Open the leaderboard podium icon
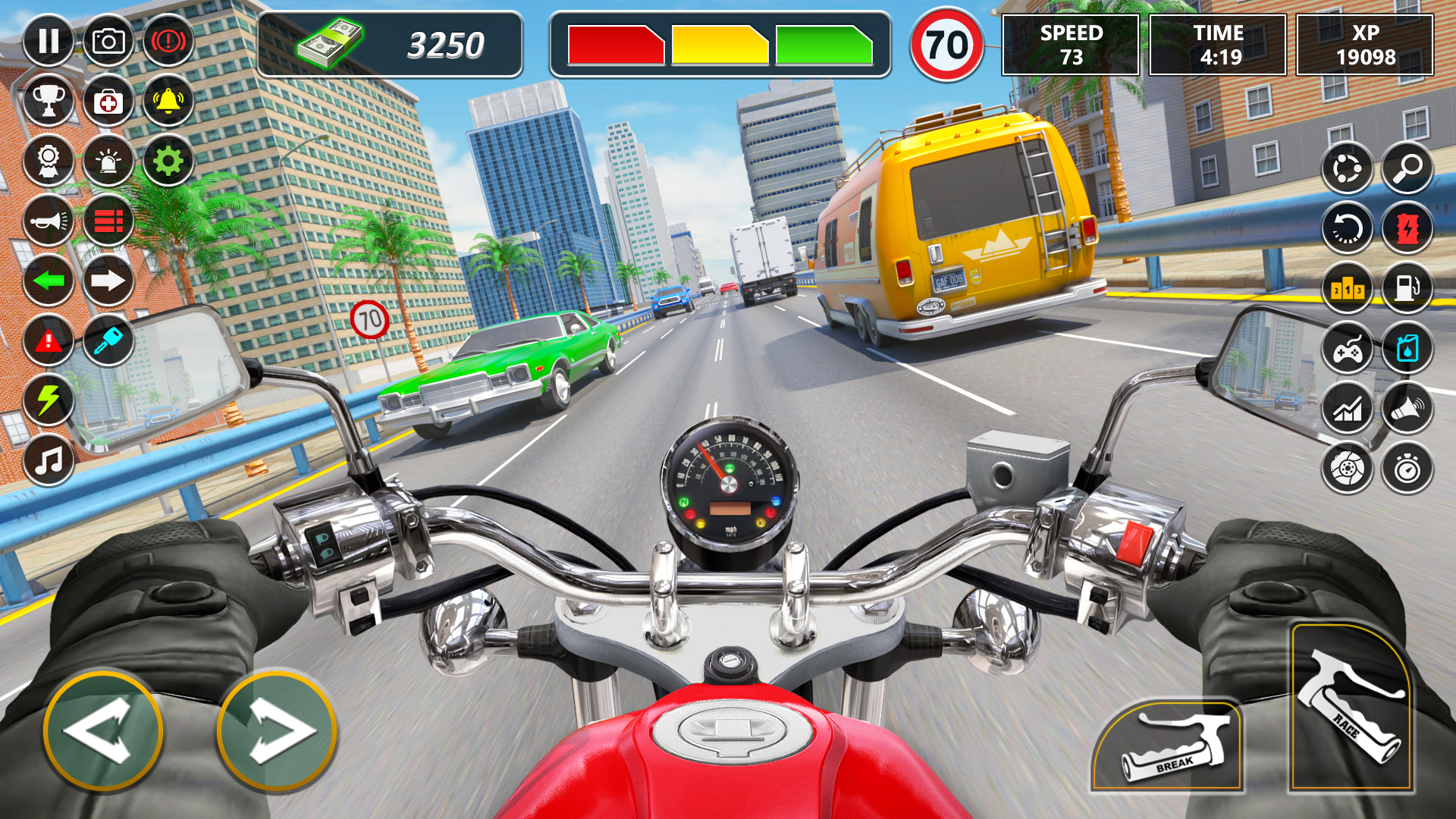Viewport: 1456px width, 819px height. (1348, 288)
